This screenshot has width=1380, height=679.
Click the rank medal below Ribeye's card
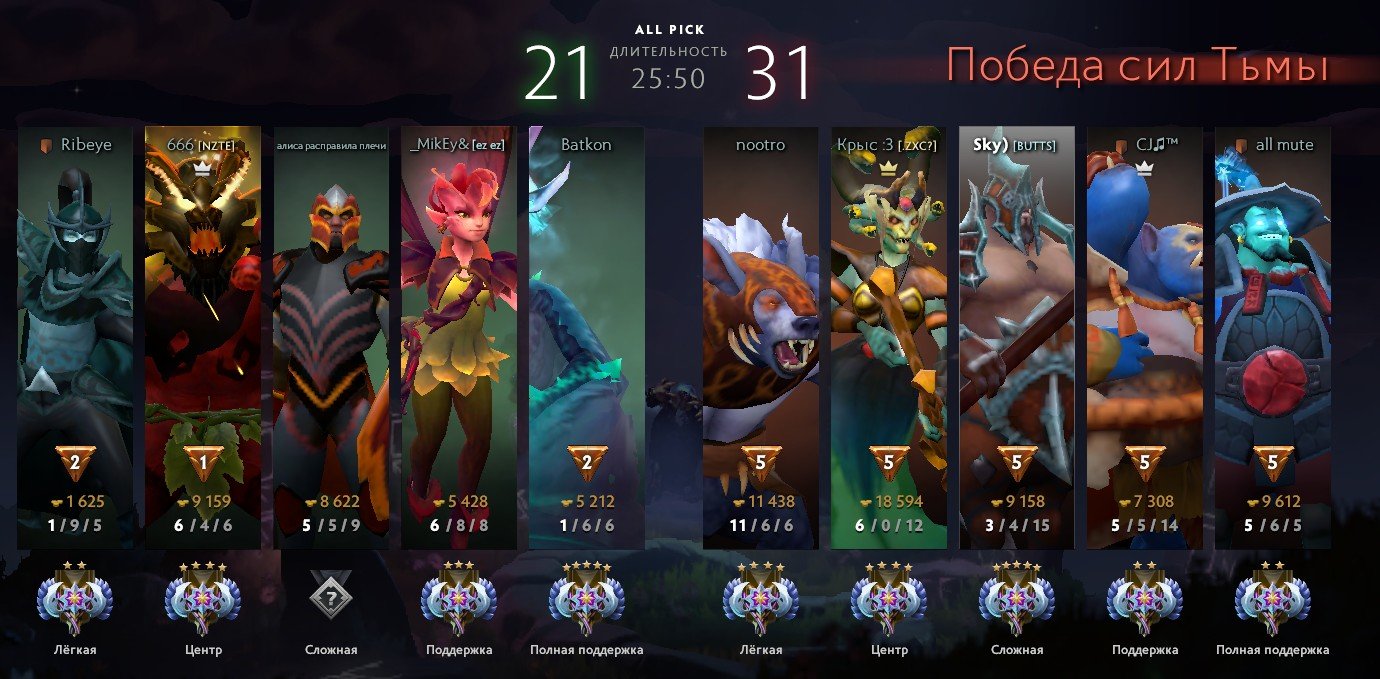tap(75, 599)
